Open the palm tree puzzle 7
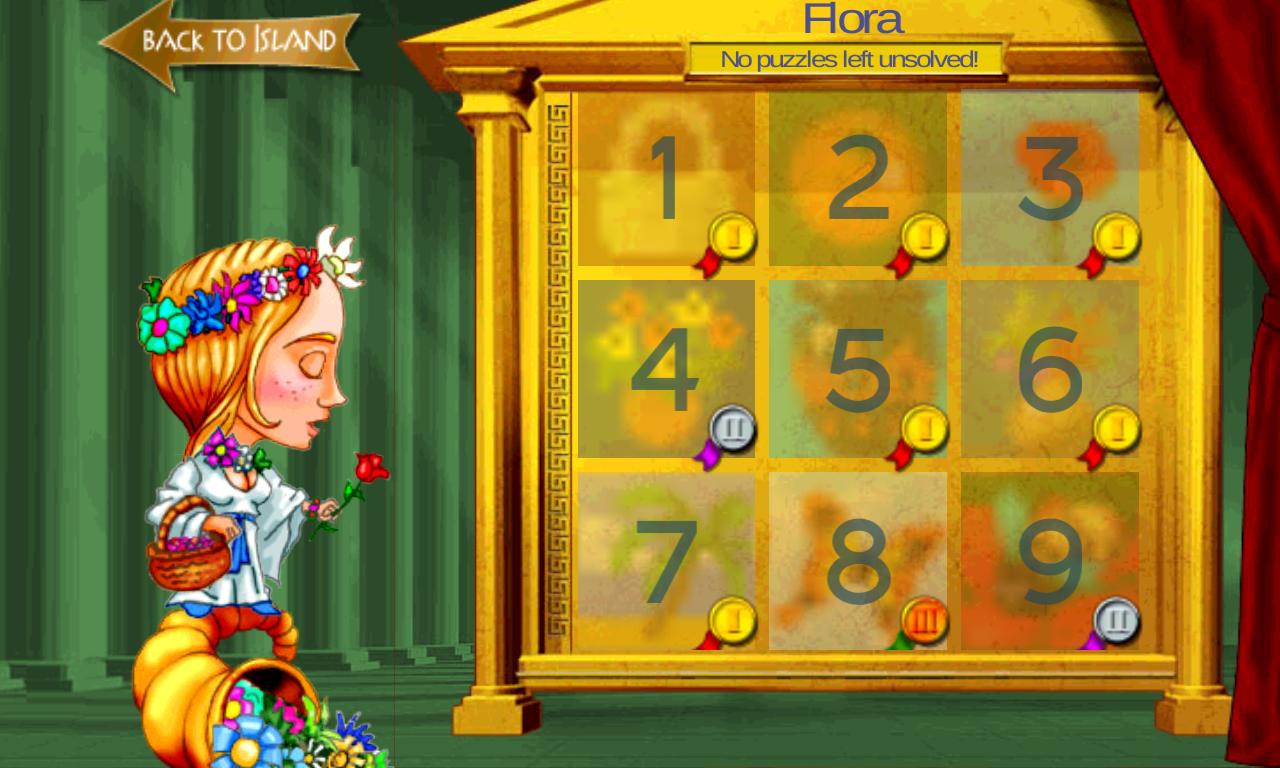 (x=666, y=561)
